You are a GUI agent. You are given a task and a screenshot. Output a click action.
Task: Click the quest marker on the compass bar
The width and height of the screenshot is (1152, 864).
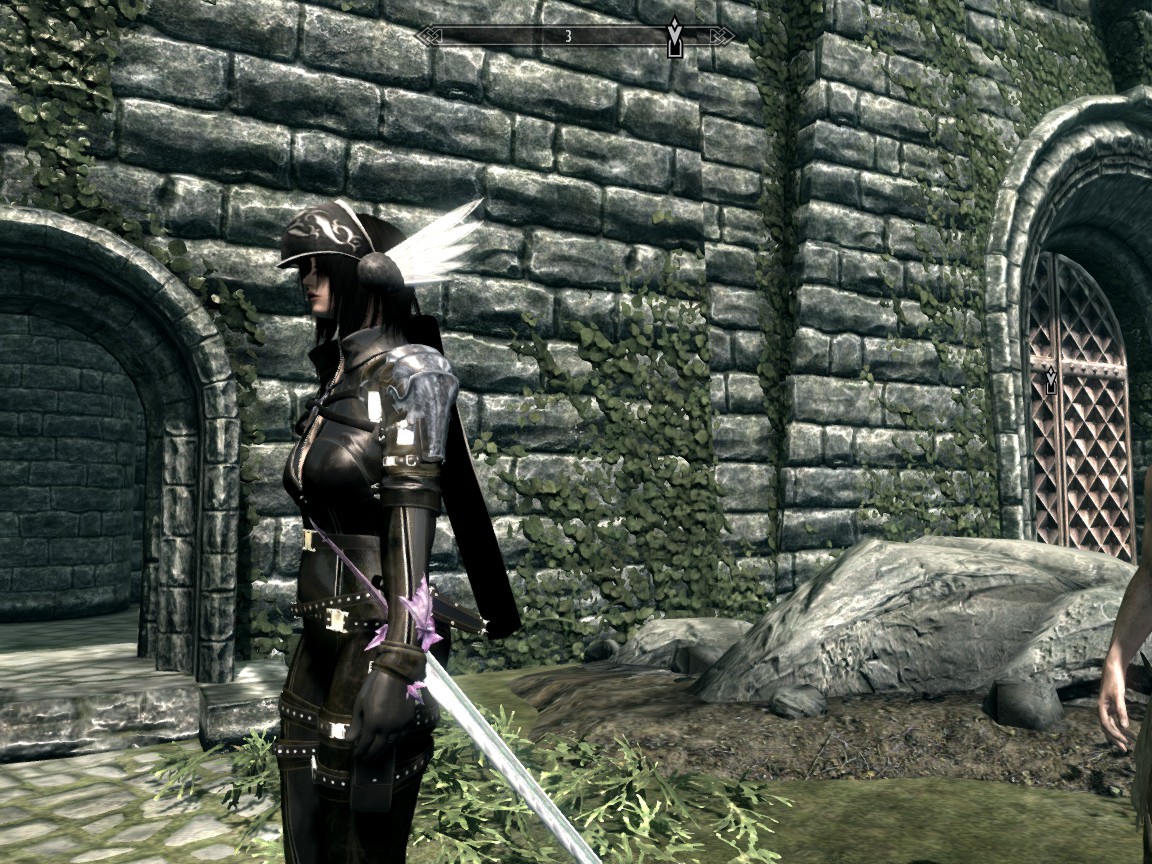tap(675, 38)
